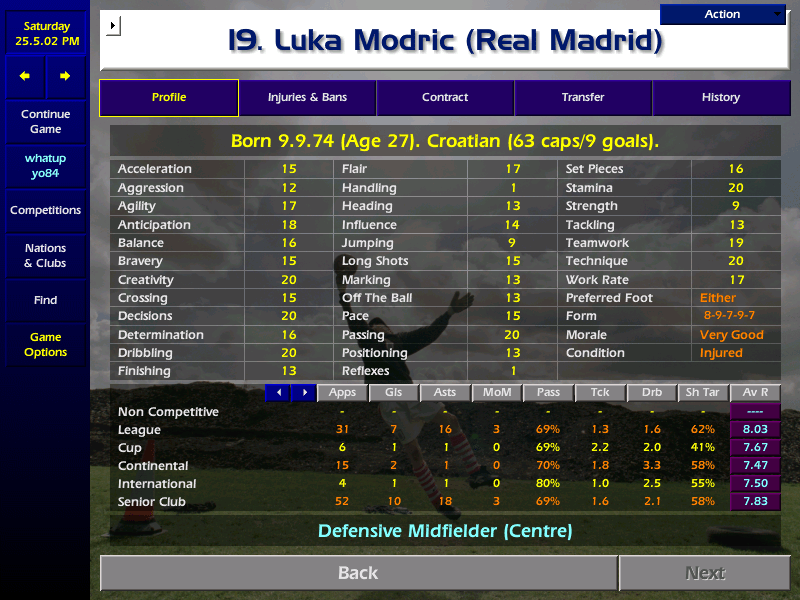Click the stats table right scroll arrow
Screen dimensions: 800x600
[303, 393]
